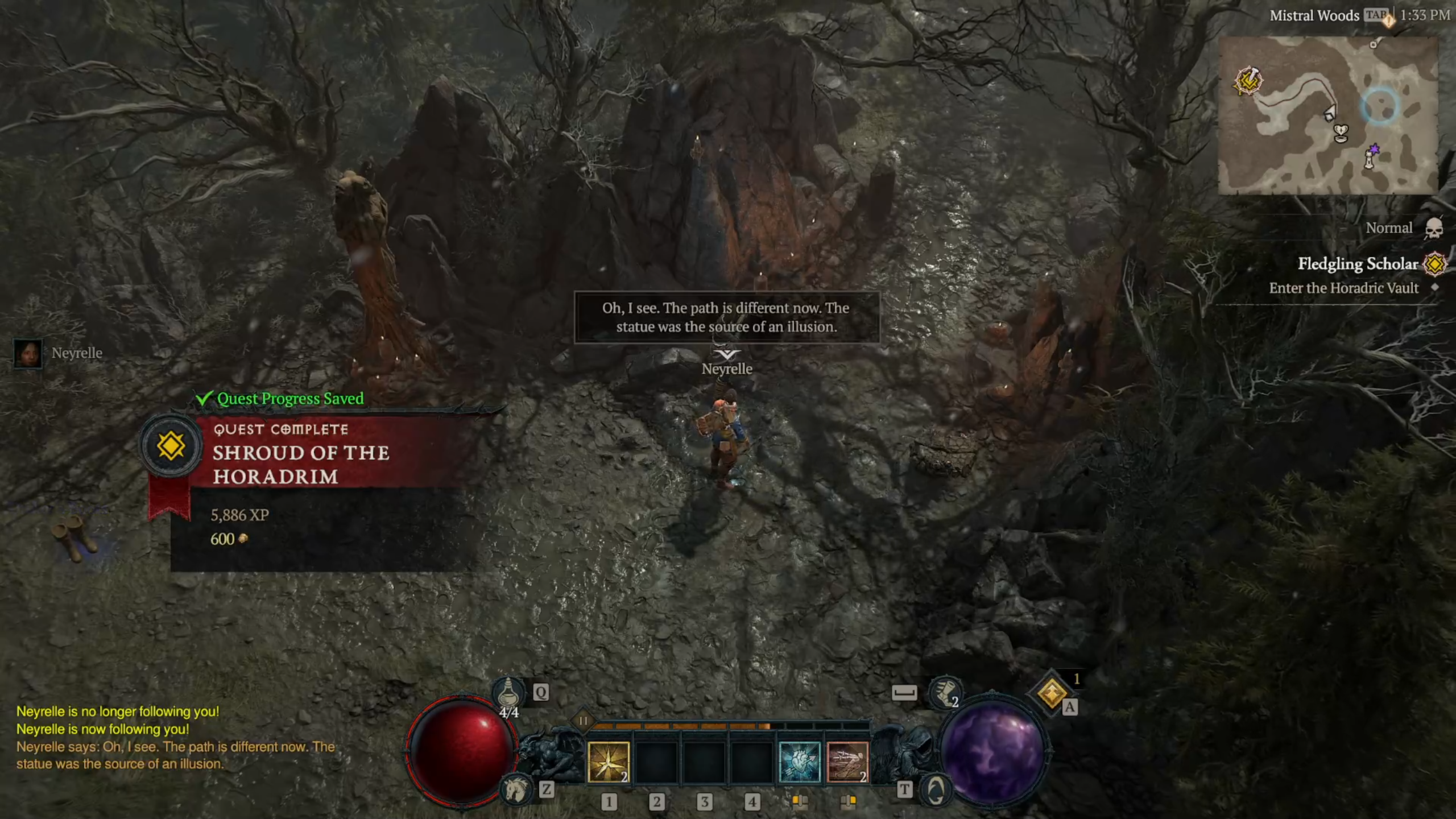The width and height of the screenshot is (1456, 819).
Task: Select Neyrelle's companion portrait
Action: tap(28, 353)
